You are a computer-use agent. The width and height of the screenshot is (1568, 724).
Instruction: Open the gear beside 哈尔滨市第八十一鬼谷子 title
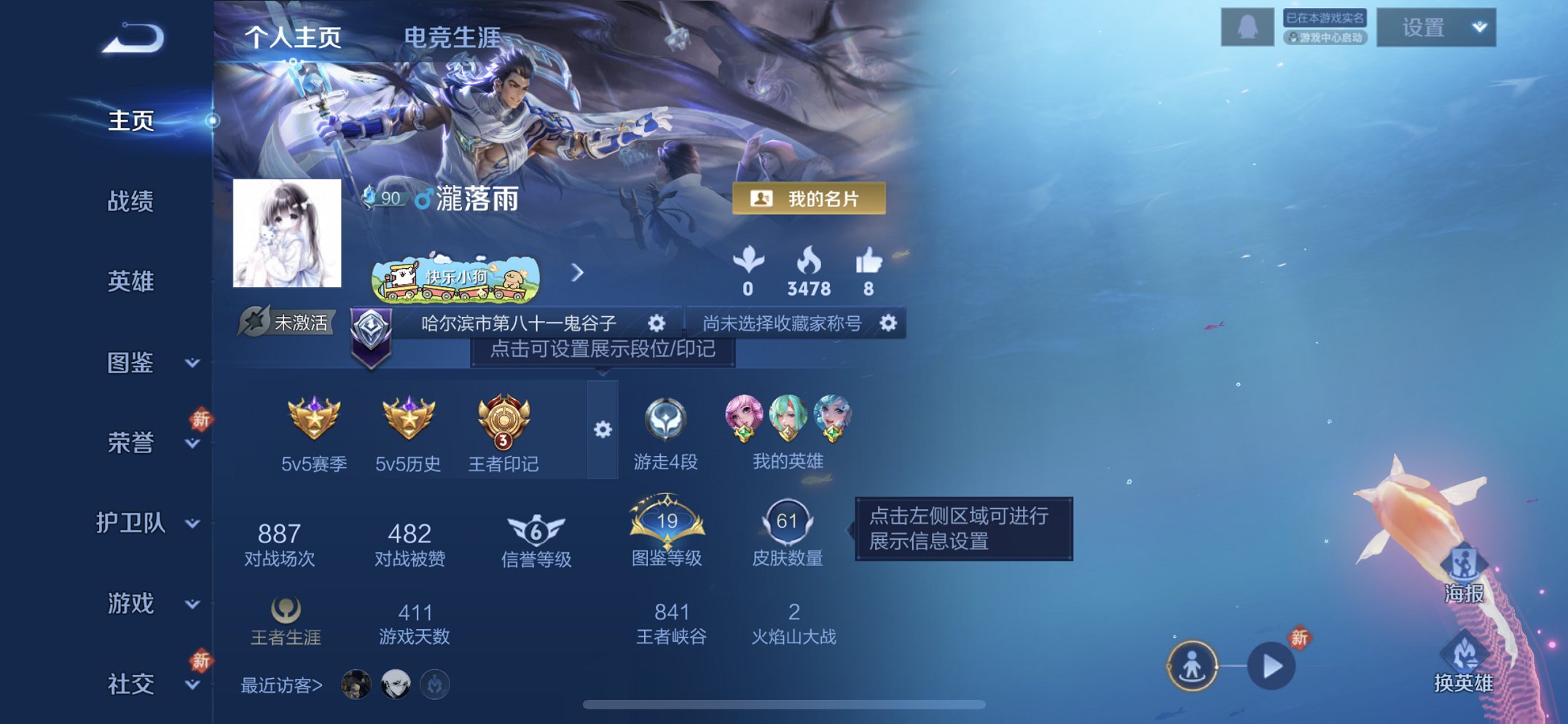[655, 323]
